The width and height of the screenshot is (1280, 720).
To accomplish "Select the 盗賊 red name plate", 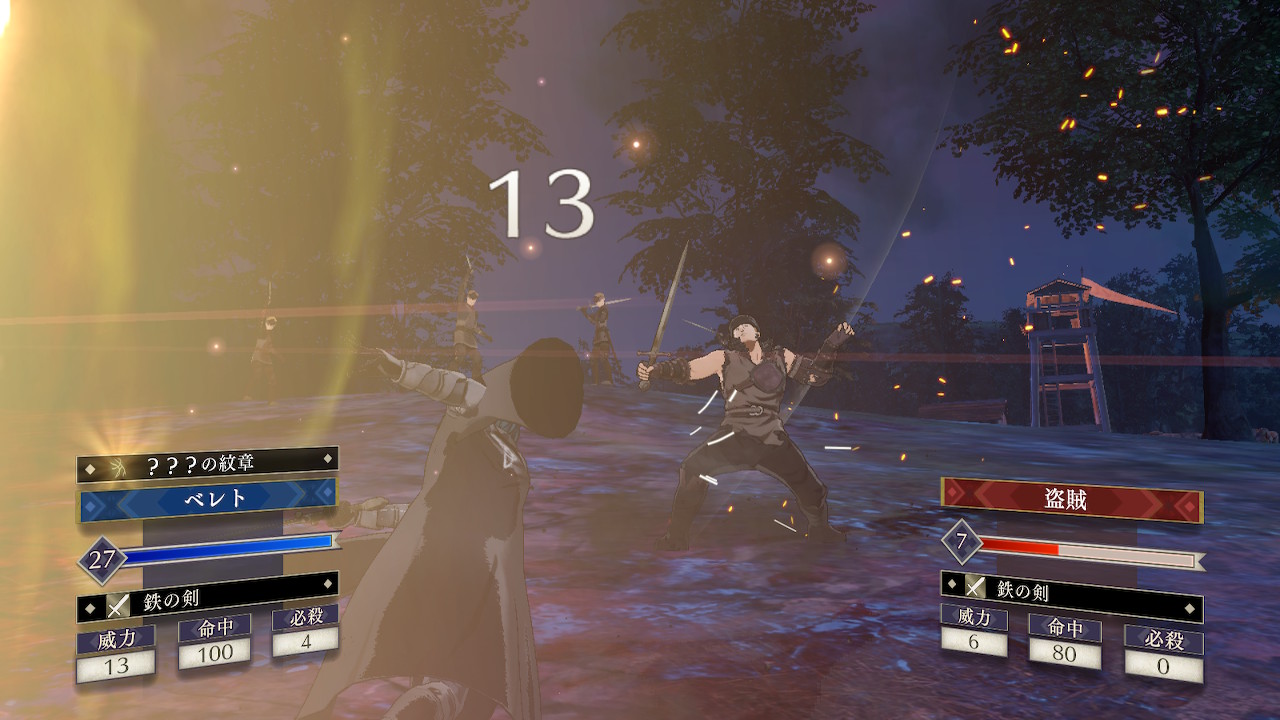I will 1072,500.
